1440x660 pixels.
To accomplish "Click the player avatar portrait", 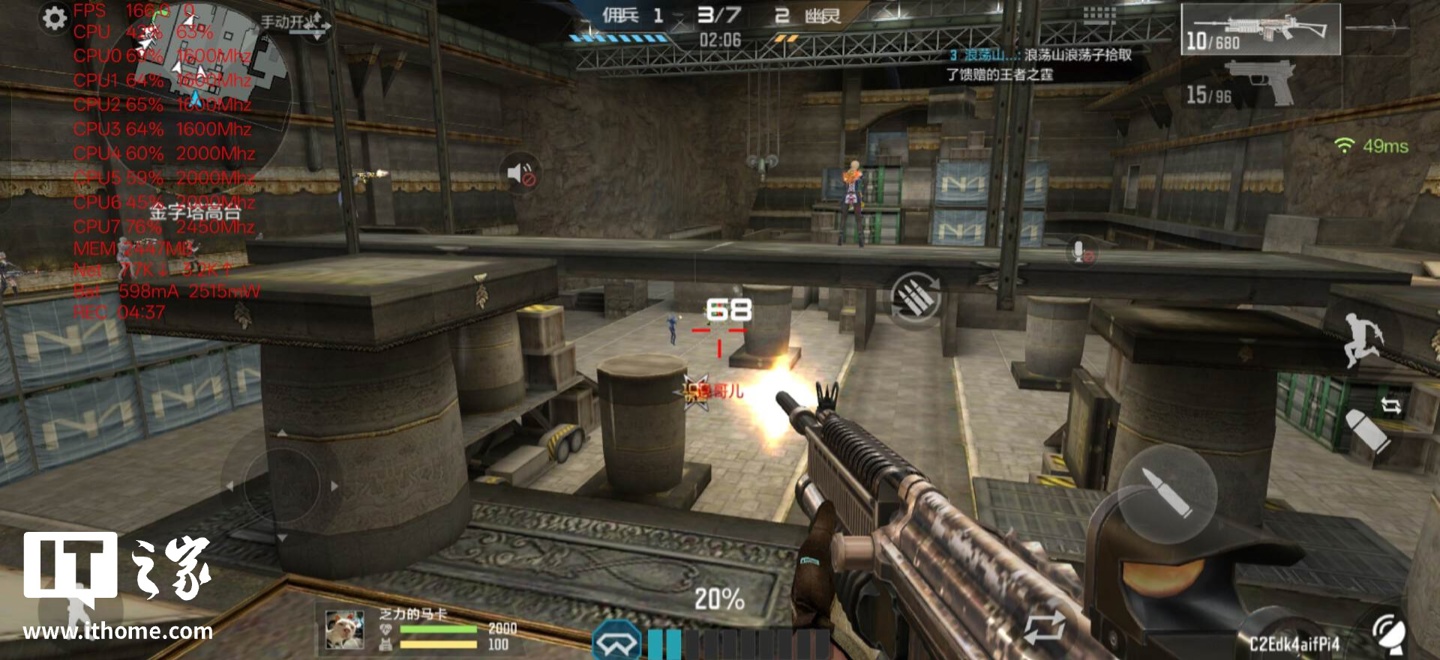I will tap(345, 629).
